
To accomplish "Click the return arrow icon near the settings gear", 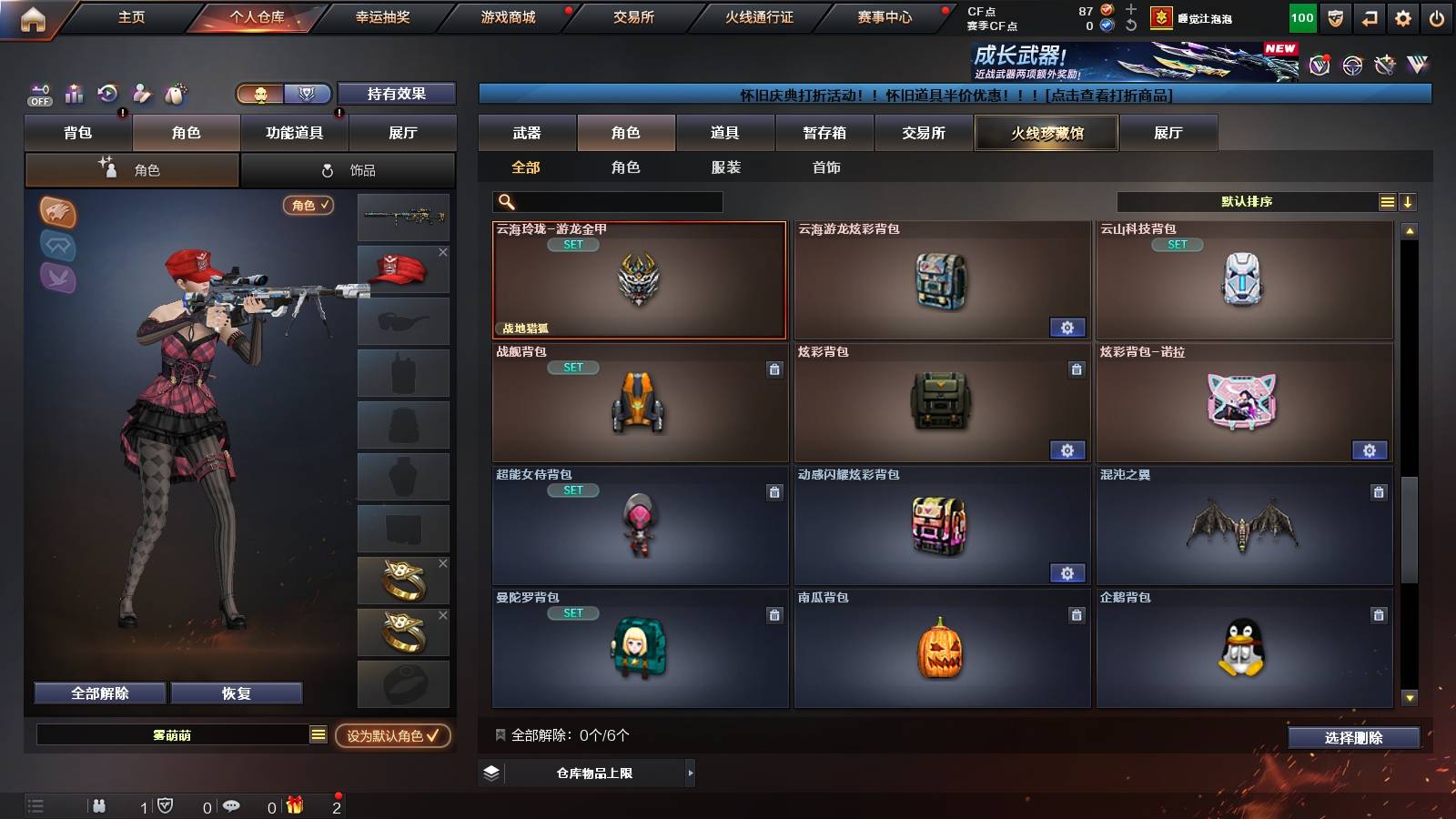I will (x=1368, y=16).
